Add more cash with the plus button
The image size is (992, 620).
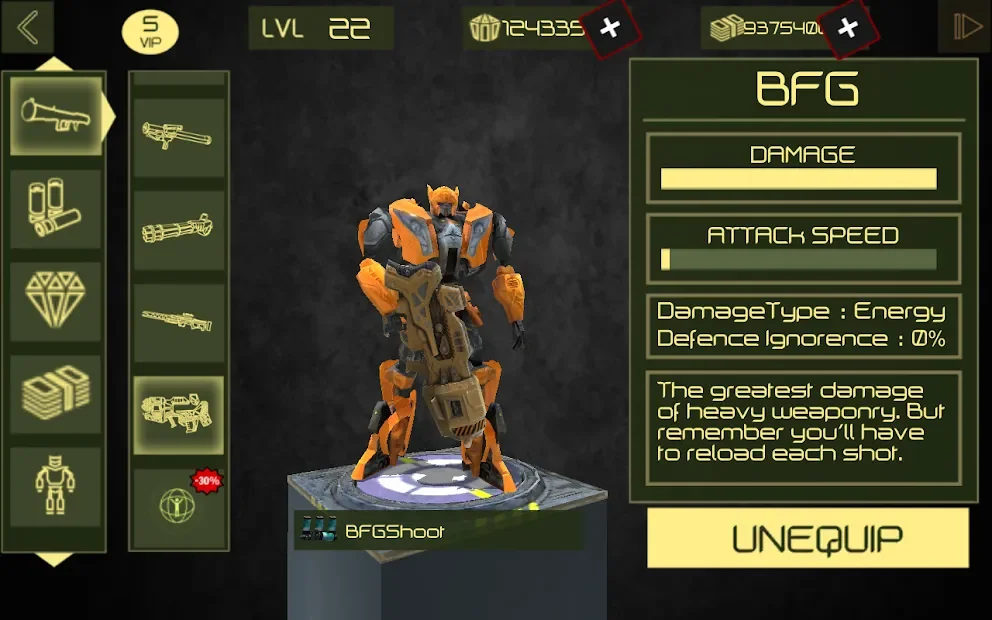(x=848, y=28)
